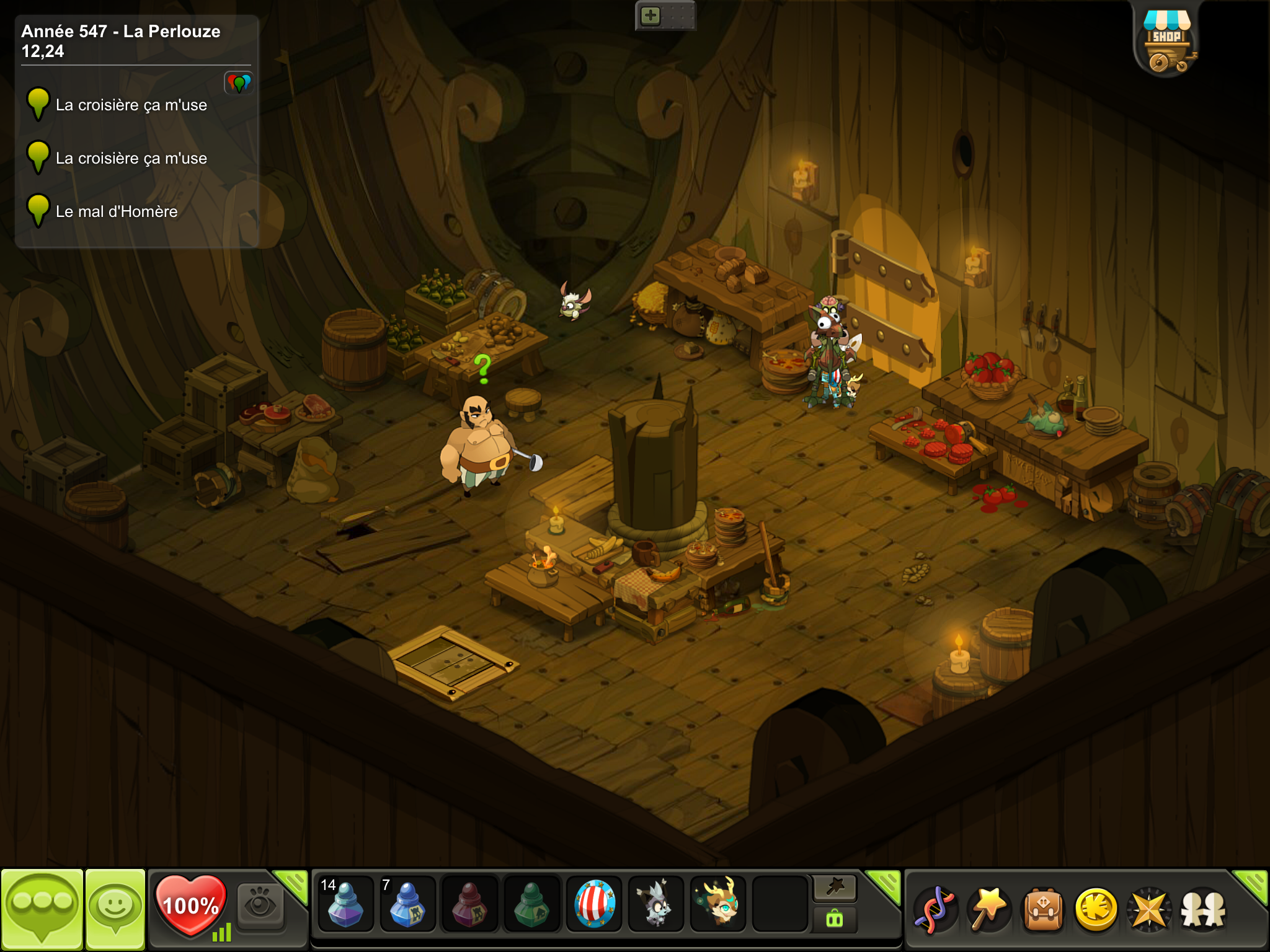Use the blue tower potion with count 7
This screenshot has height=952, width=1270.
coord(407,904)
